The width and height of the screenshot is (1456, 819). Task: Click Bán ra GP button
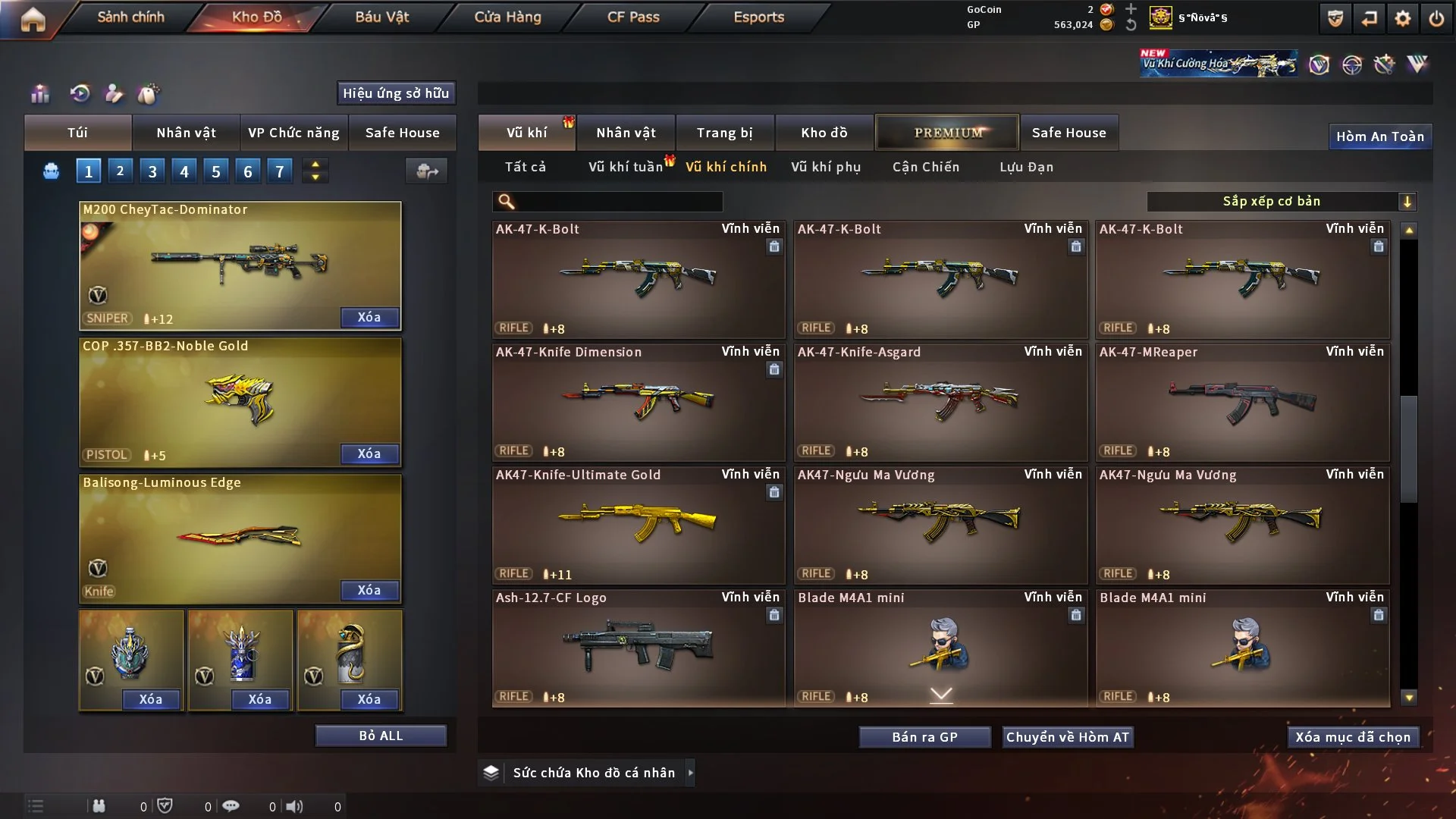point(924,737)
